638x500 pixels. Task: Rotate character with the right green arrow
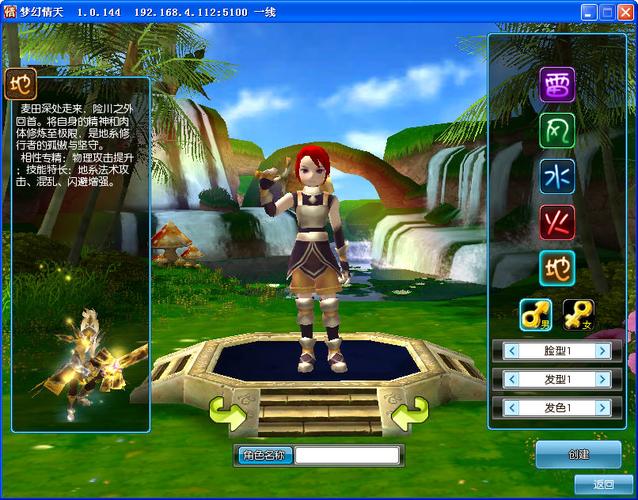[409, 412]
